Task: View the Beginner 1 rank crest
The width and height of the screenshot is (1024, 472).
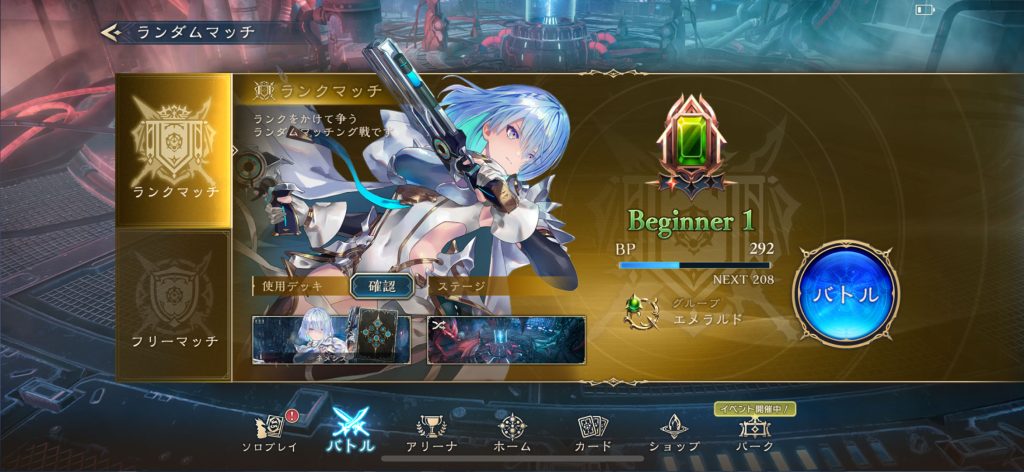Action: [692, 146]
